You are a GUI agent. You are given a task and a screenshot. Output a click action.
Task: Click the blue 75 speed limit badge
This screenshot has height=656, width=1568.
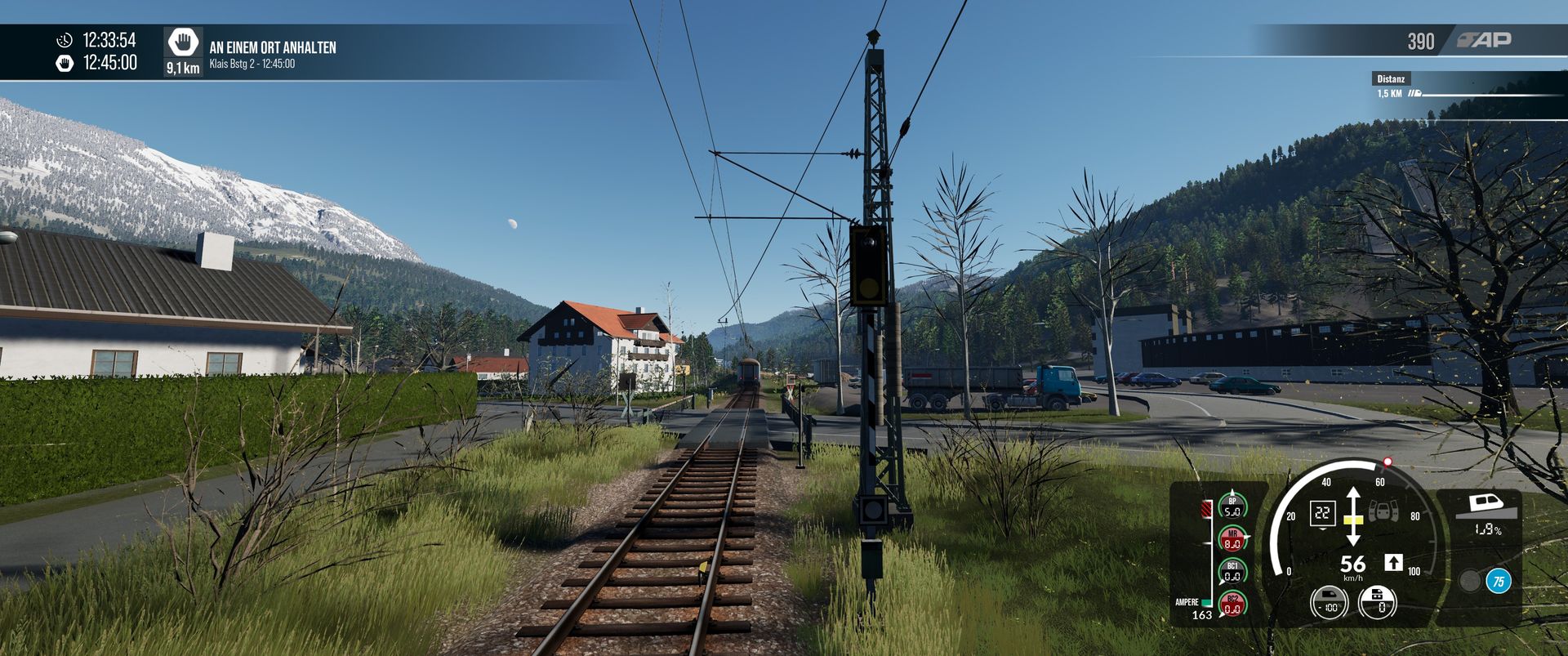(x=1498, y=581)
